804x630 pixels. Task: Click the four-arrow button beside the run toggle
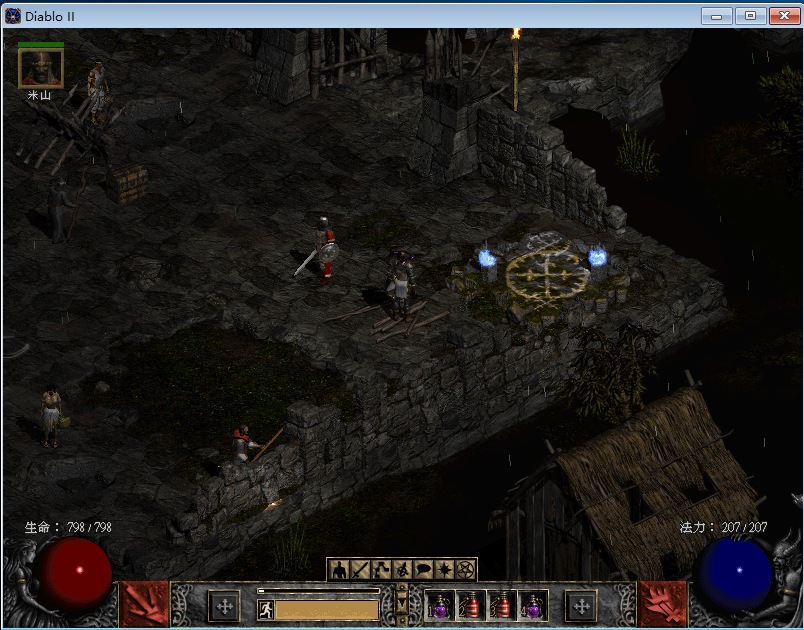tap(224, 606)
